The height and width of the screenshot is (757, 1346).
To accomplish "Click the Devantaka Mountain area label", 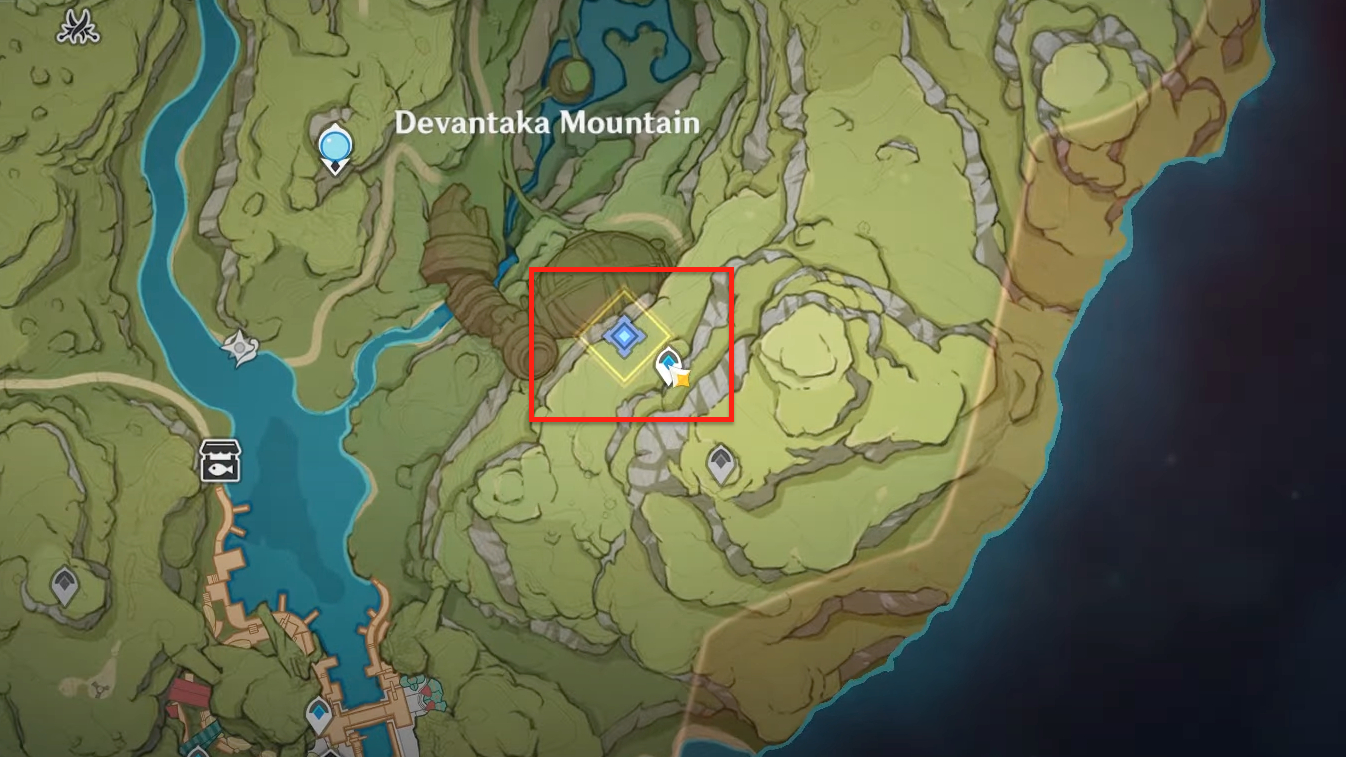I will click(548, 123).
